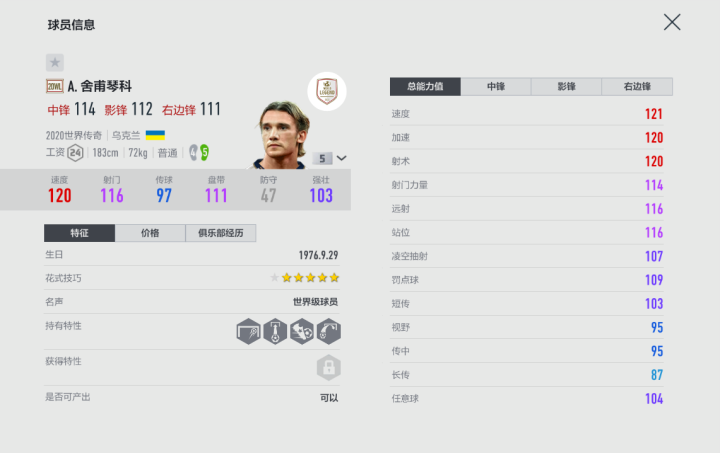The image size is (720, 453).
Task: Choose the 右边锋 position tab
Action: tap(637, 87)
